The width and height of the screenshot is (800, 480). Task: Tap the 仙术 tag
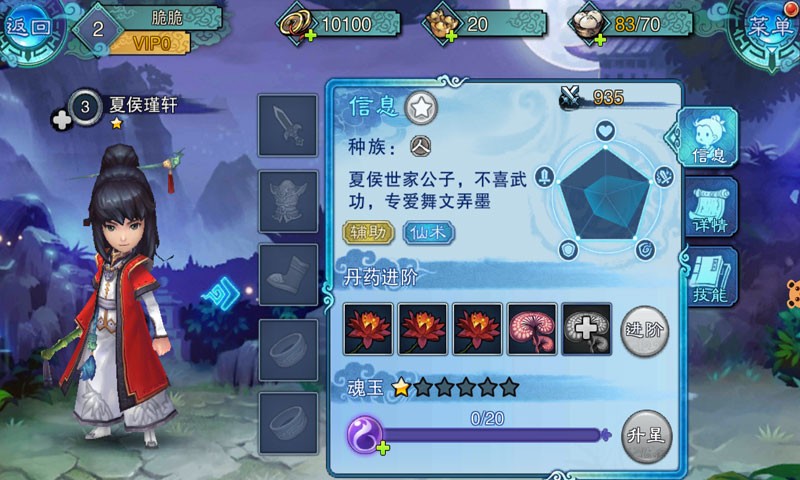[x=429, y=233]
